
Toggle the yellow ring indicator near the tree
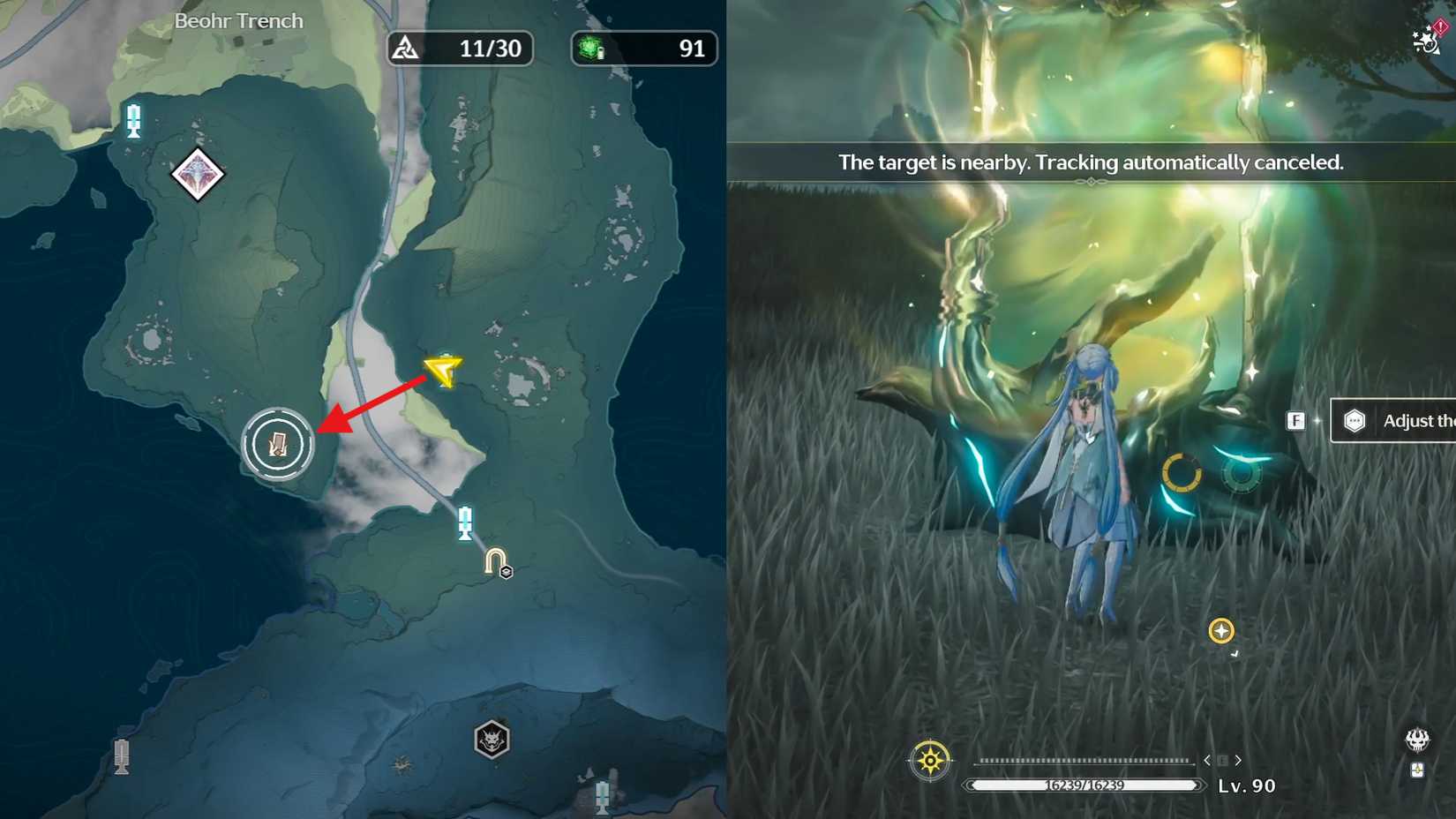point(1182,473)
